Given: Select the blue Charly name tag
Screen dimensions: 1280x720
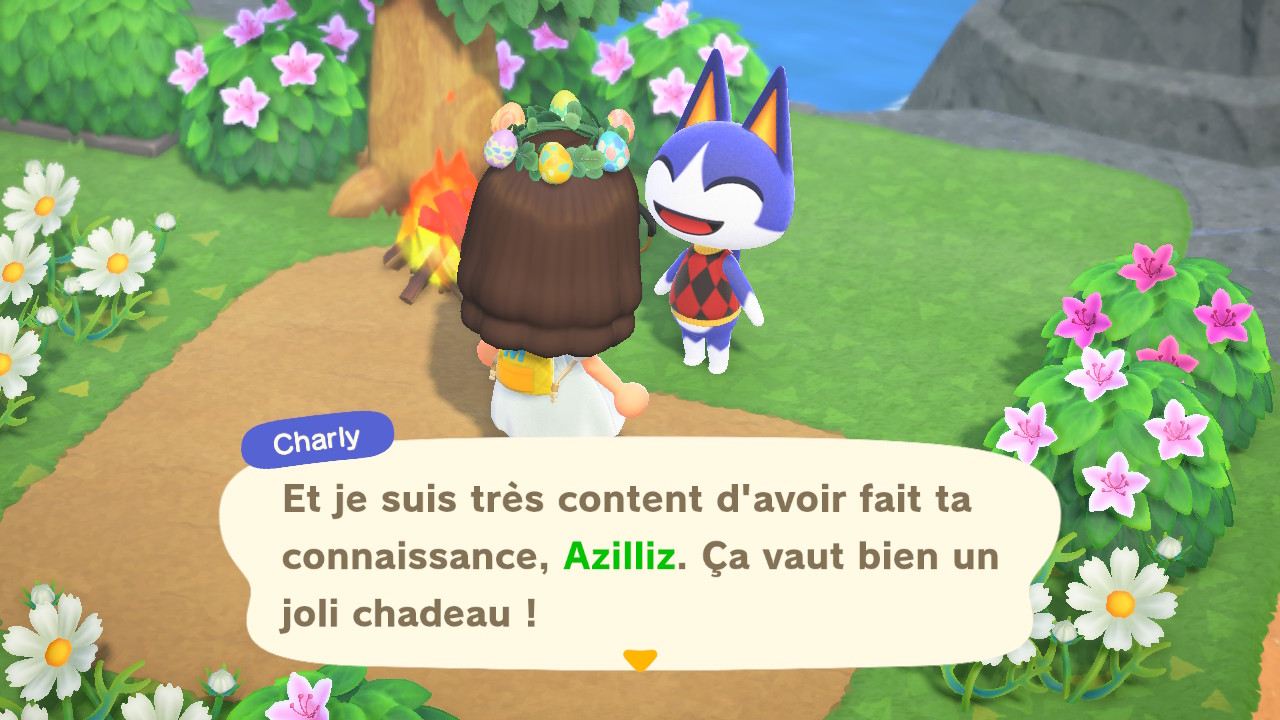Looking at the screenshot, I should click(317, 438).
